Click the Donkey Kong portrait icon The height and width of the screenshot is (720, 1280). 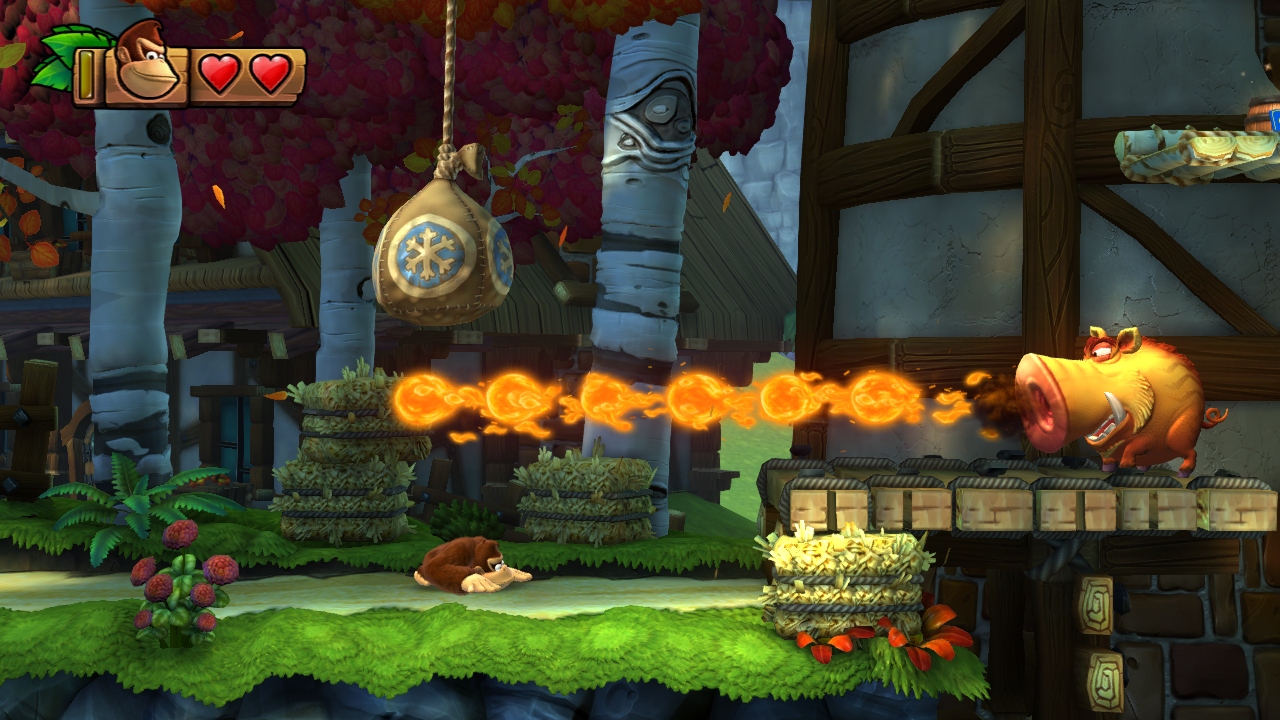[x=146, y=64]
